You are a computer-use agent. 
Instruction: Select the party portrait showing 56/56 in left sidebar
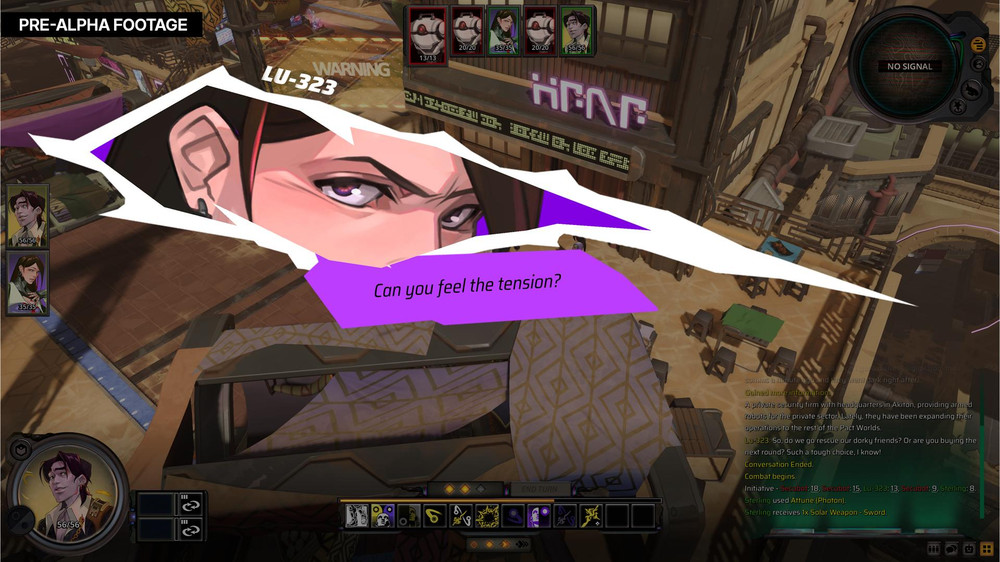[x=27, y=214]
